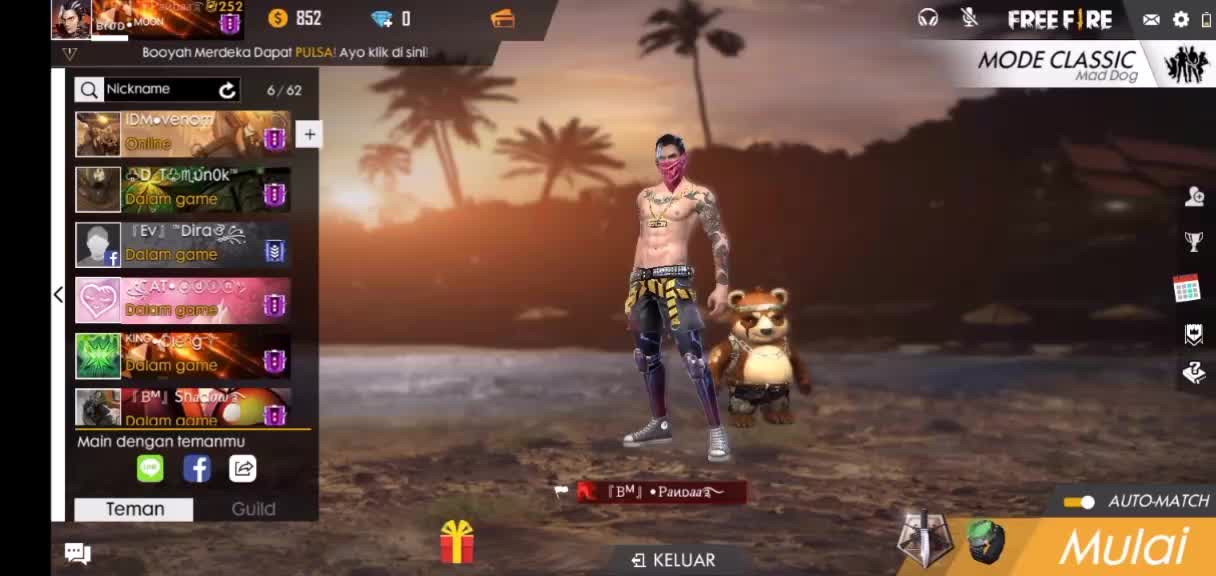The width and height of the screenshot is (1216, 576).
Task: Share via the LINE icon
Action: tap(150, 468)
